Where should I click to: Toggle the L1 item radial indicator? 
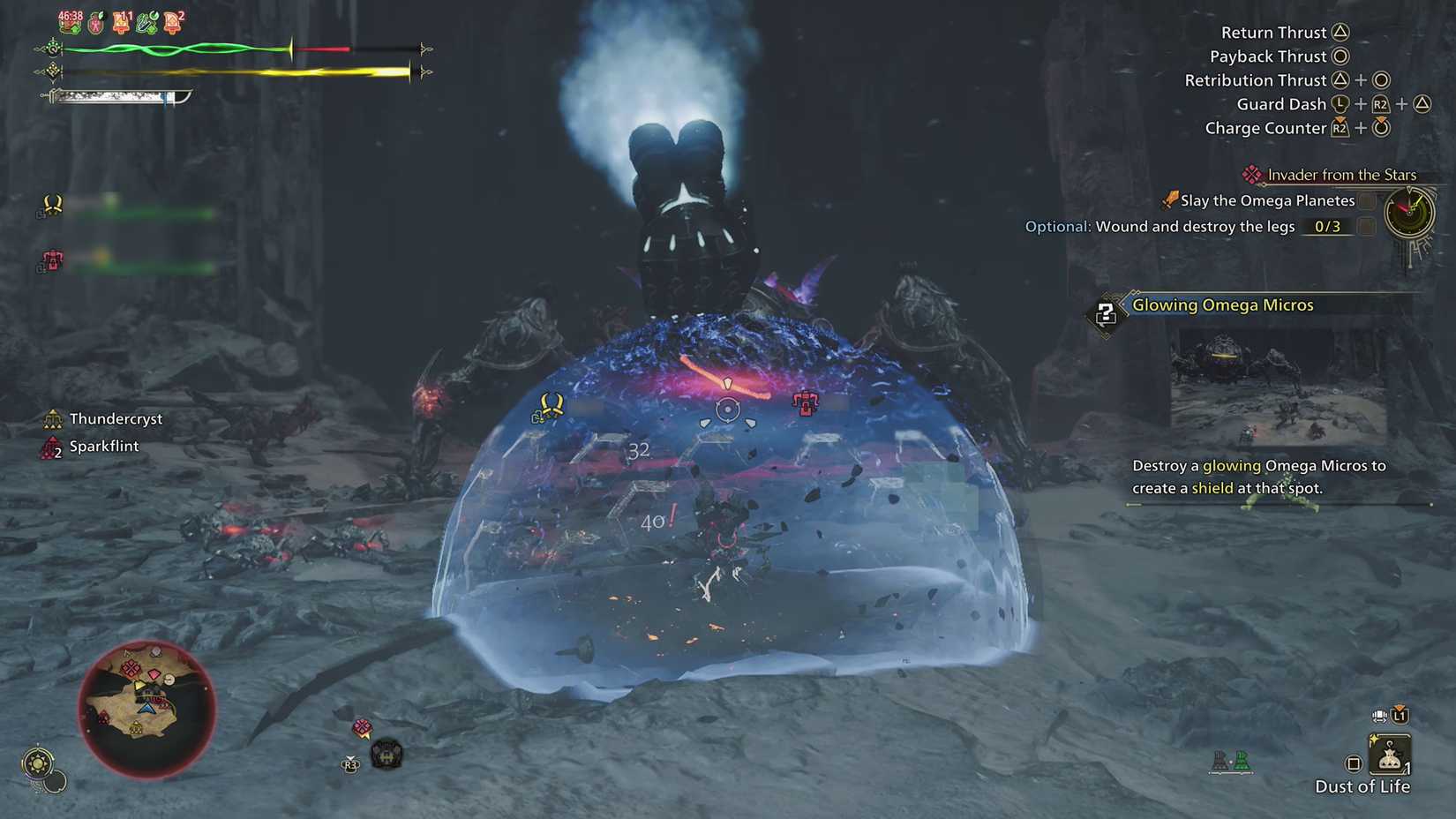pyautogui.click(x=1400, y=717)
